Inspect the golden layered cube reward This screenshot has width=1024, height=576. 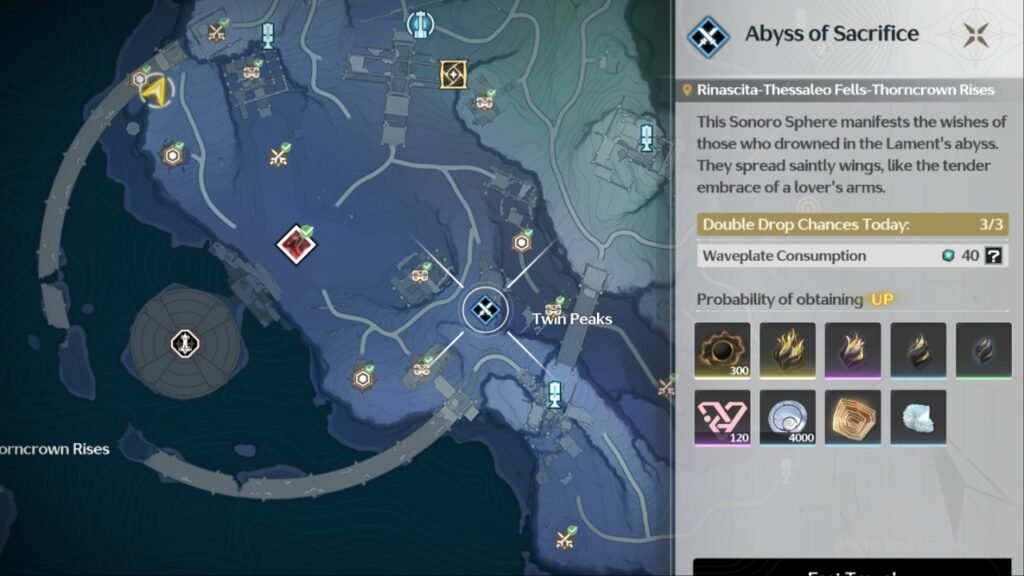852,417
